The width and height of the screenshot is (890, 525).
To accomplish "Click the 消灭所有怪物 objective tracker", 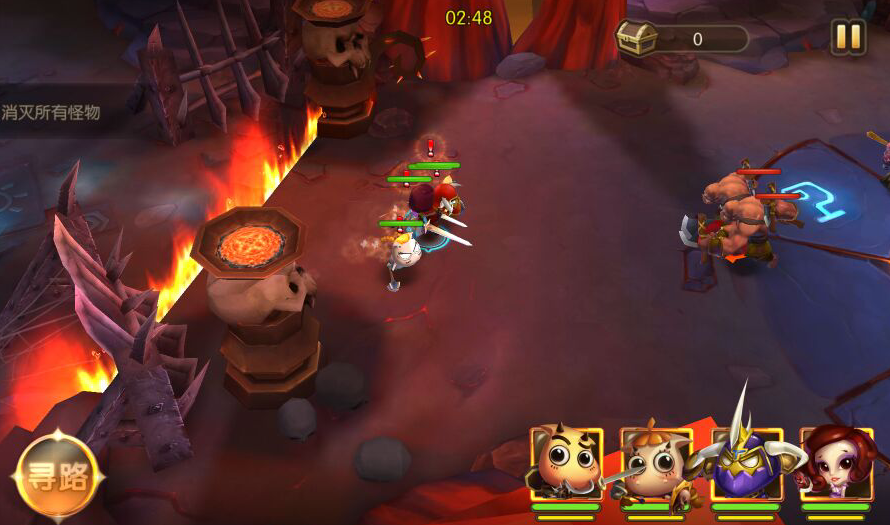I will pyautogui.click(x=52, y=113).
